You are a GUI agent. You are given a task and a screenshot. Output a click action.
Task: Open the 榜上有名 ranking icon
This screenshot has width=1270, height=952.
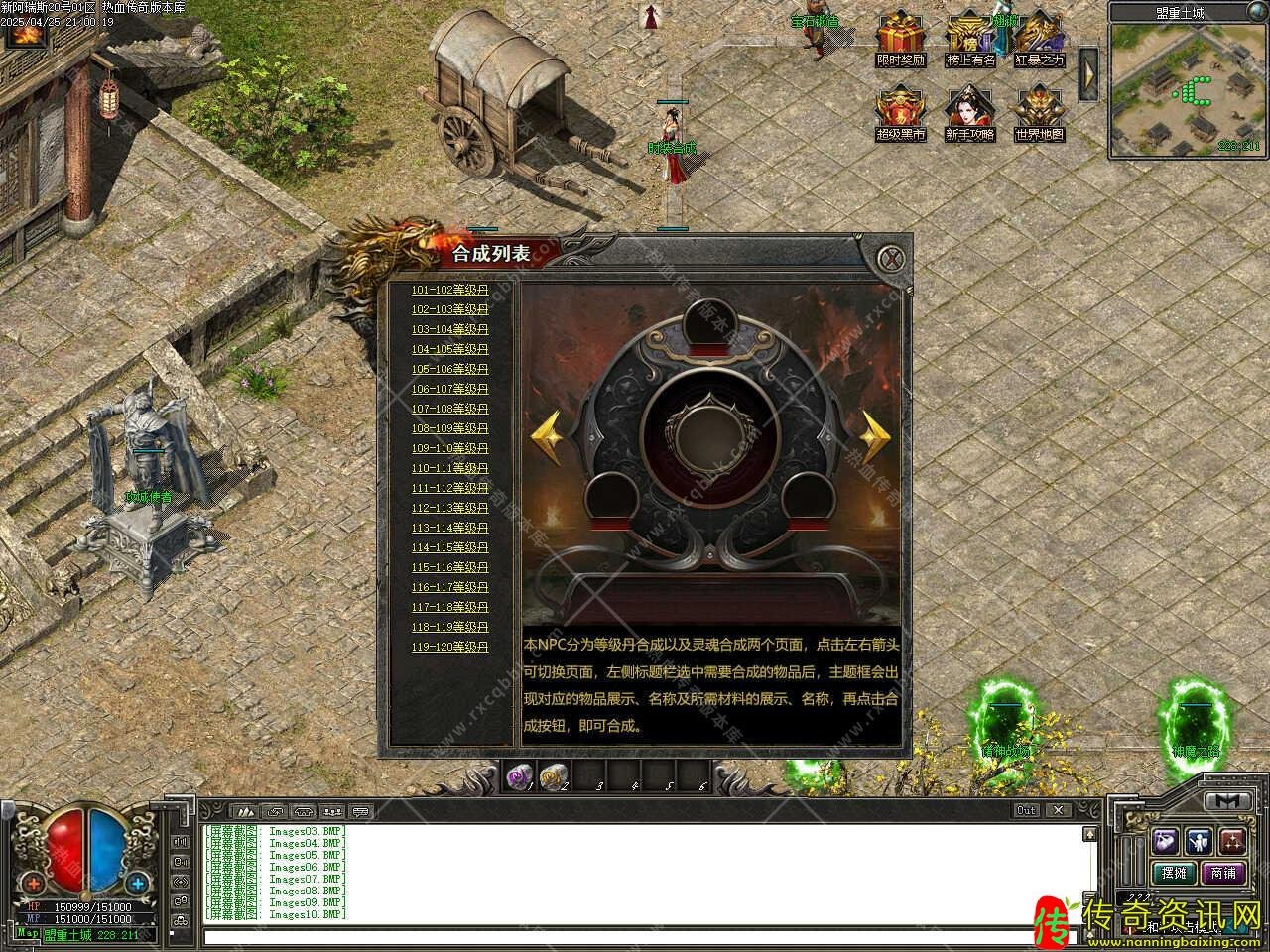[969, 33]
